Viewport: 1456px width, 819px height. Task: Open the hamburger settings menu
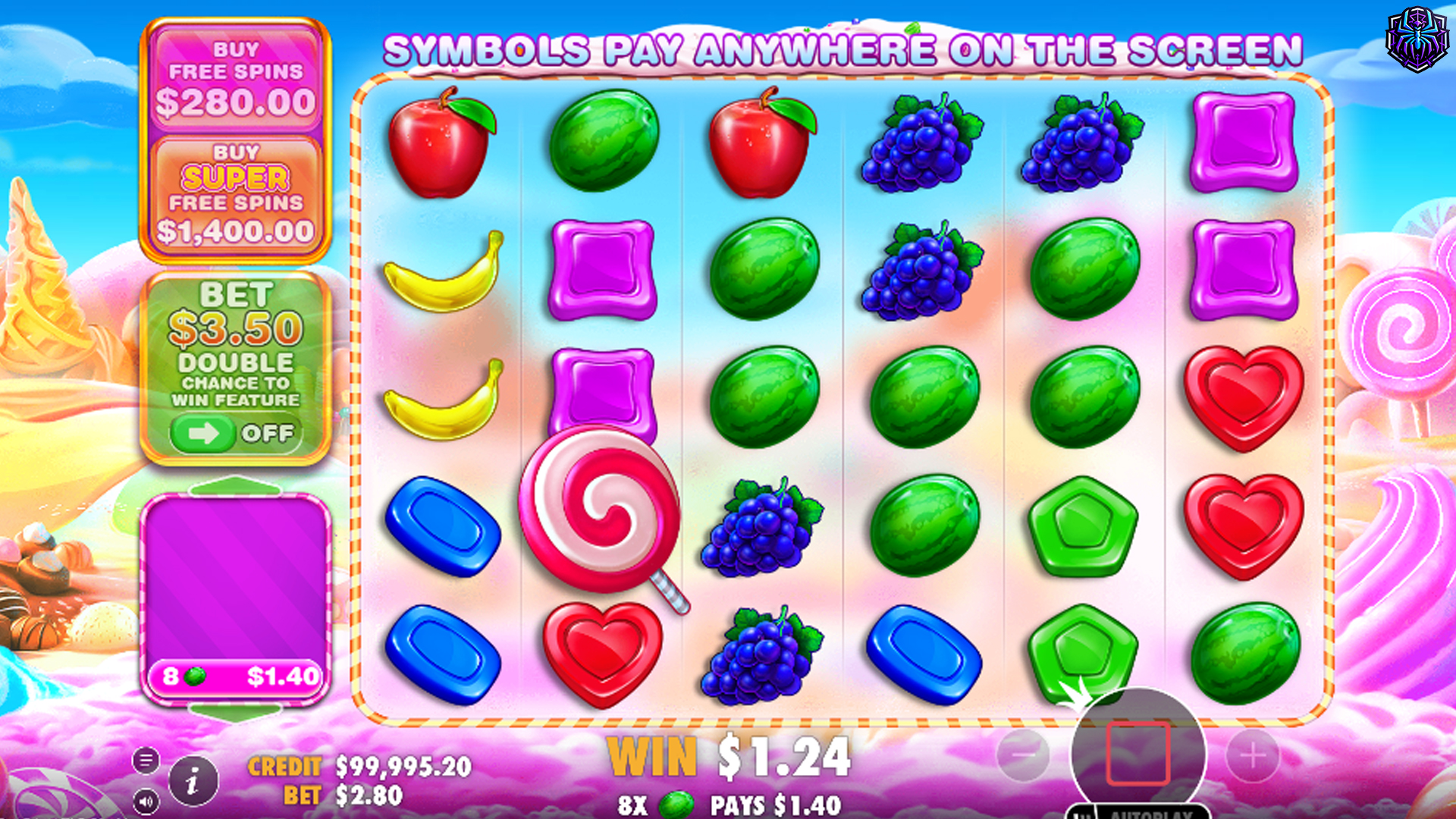point(146,761)
